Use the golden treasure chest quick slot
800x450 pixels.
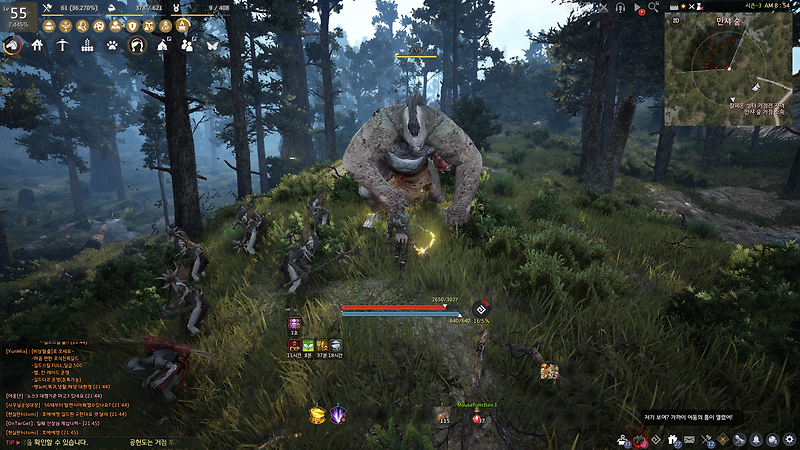point(315,414)
